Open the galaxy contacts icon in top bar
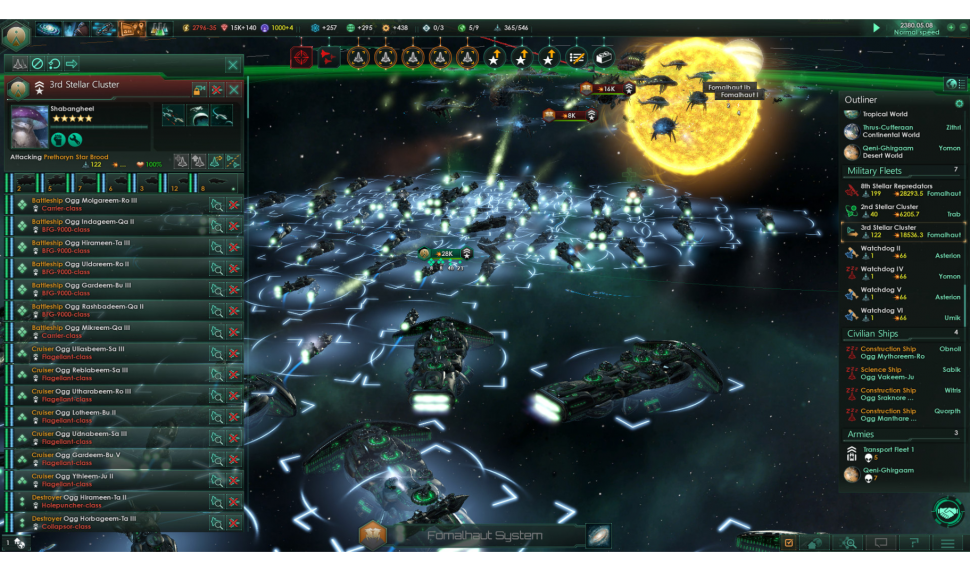 pos(49,29)
